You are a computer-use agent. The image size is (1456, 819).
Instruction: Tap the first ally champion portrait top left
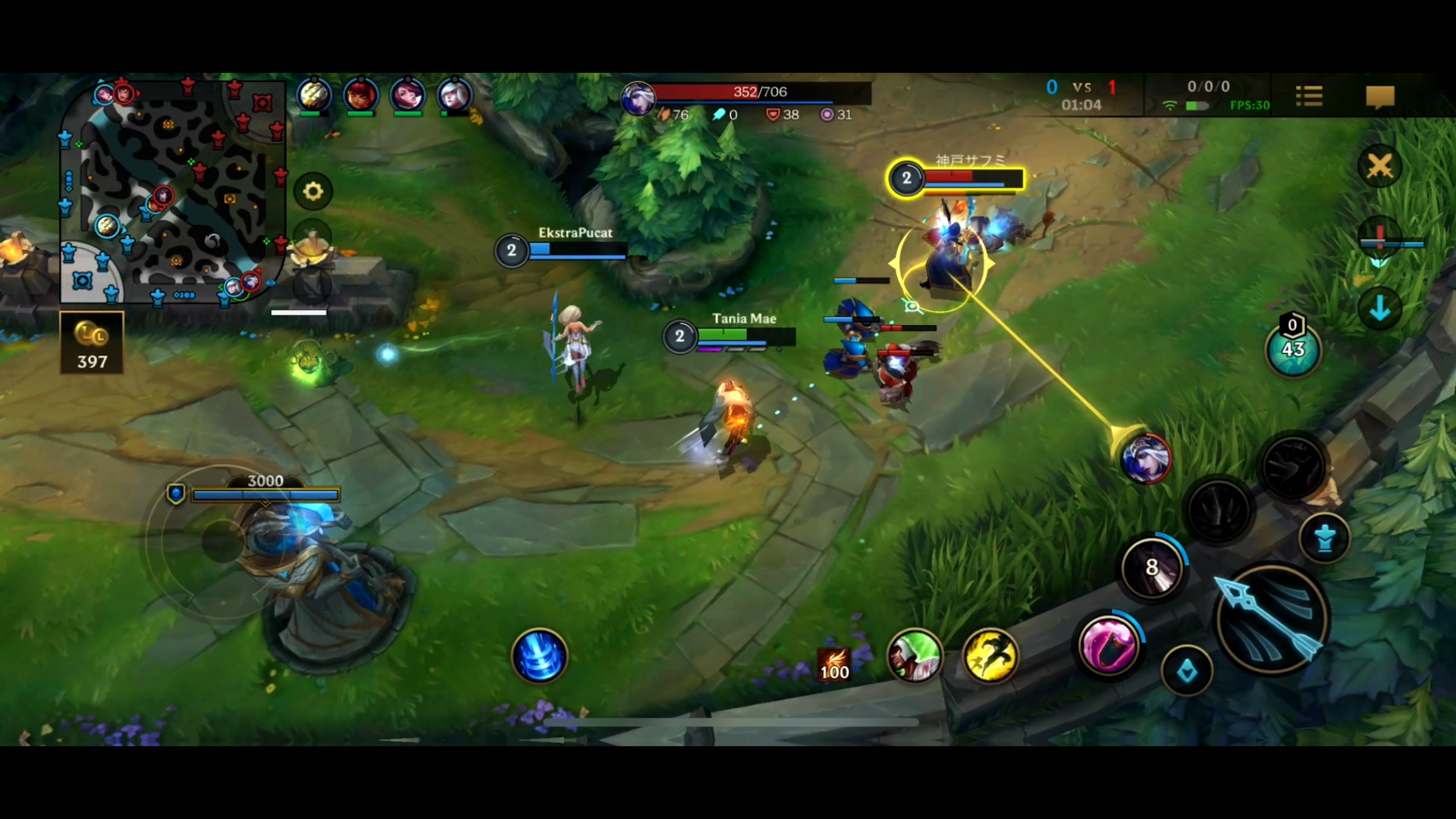(313, 94)
